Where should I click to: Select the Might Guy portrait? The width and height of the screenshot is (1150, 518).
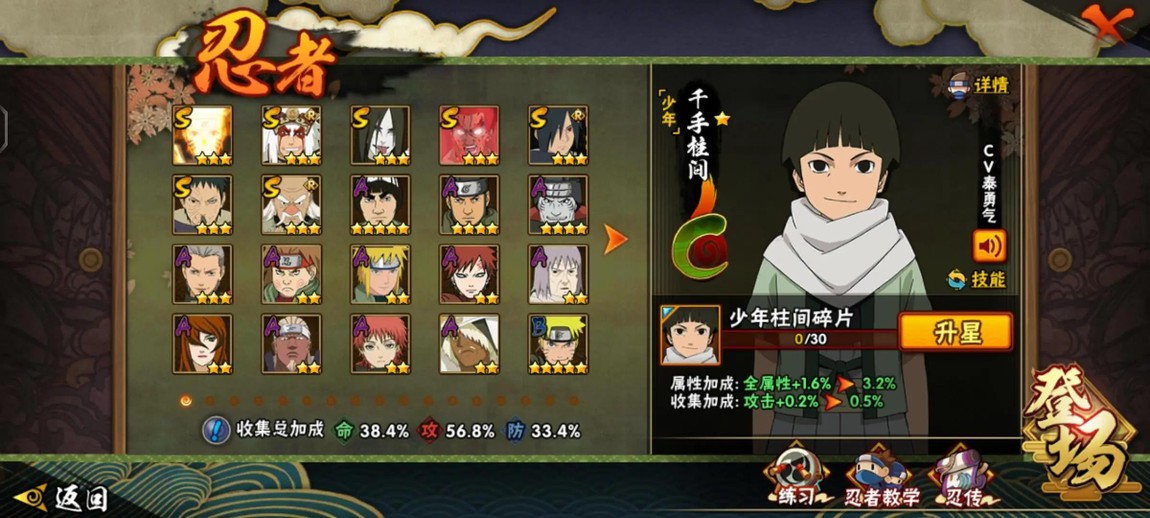[x=380, y=205]
